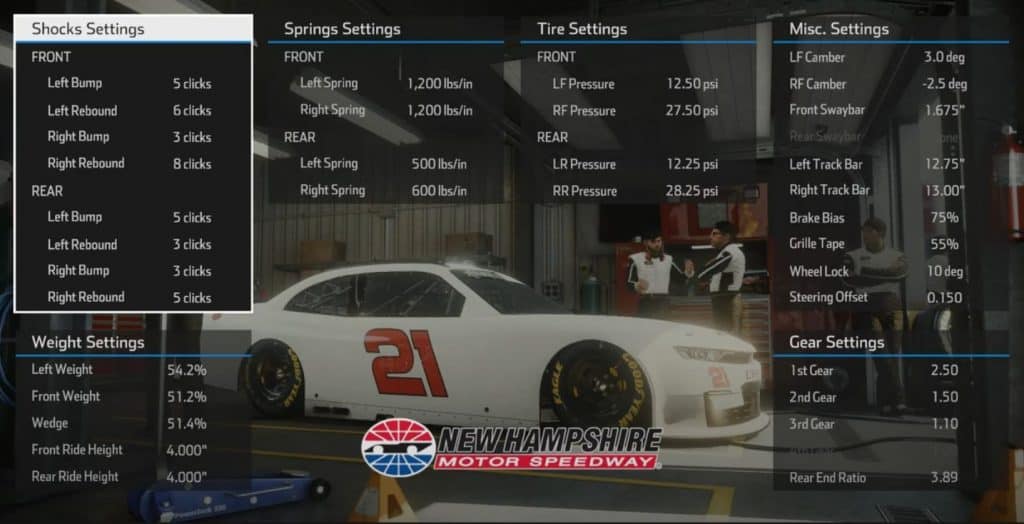
Task: Click the Front Swaybar setting
Action: 876,110
